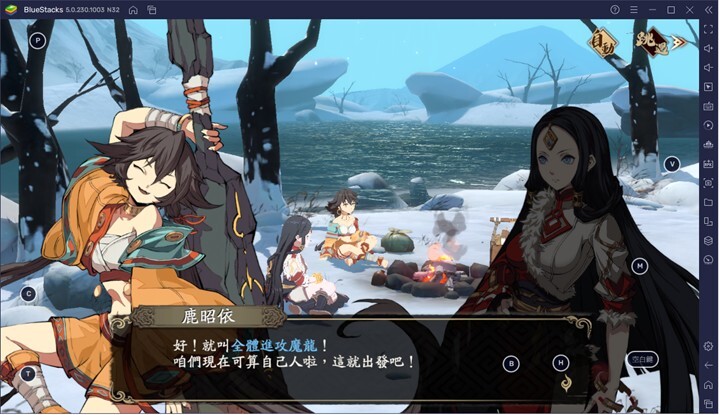Click the golden swirl continue indicator
The image size is (720, 415).
[x=565, y=381]
